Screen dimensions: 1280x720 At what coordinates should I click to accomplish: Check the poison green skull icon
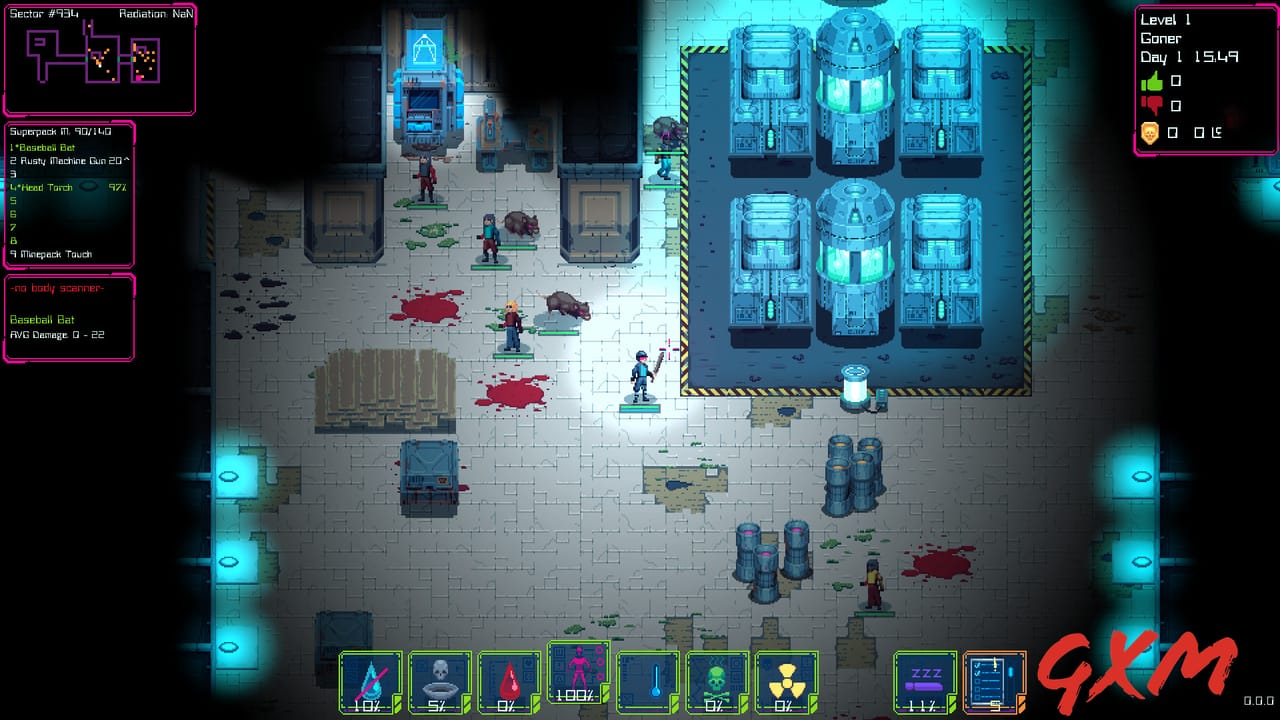[x=716, y=678]
